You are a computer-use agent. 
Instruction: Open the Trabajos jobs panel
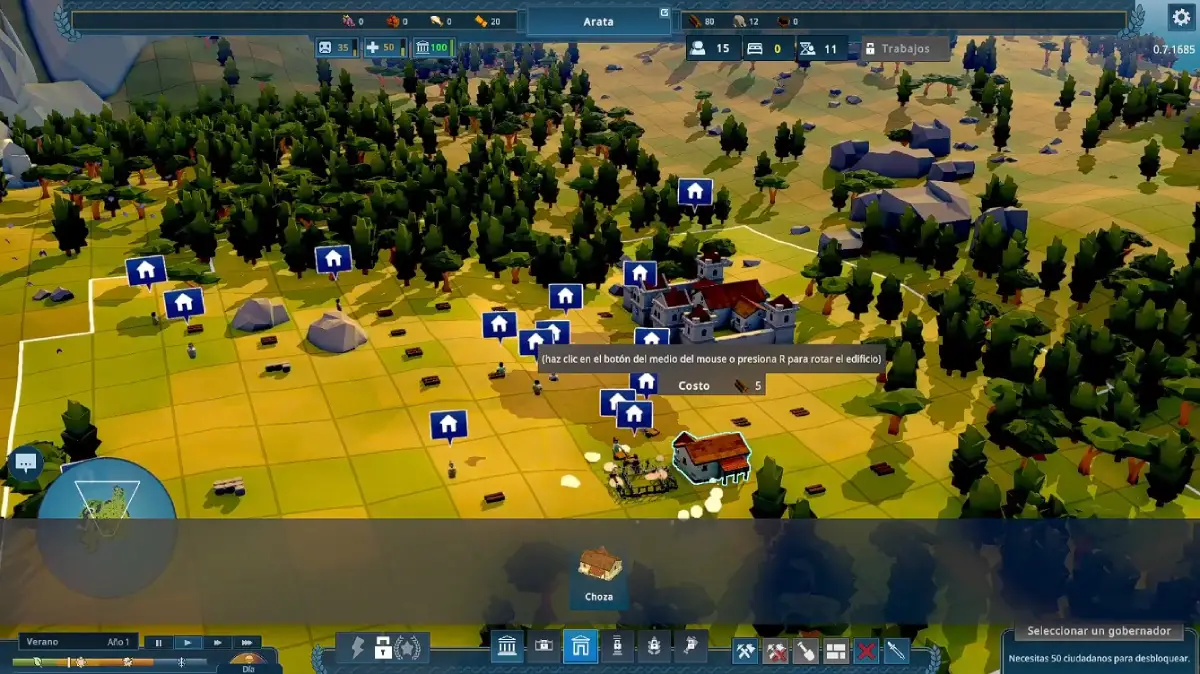click(905, 48)
